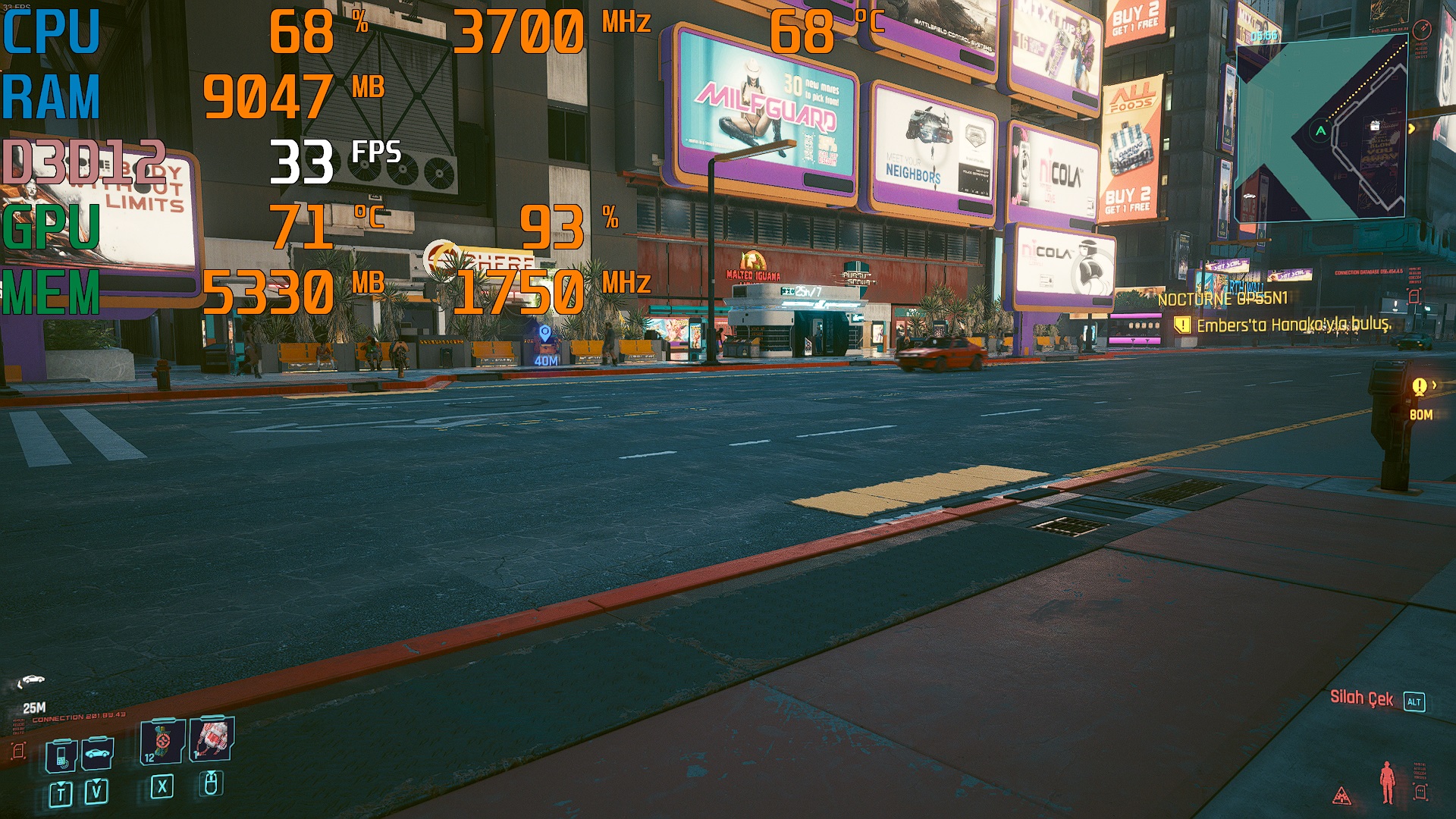Open the phone quick-access slot

[61, 755]
